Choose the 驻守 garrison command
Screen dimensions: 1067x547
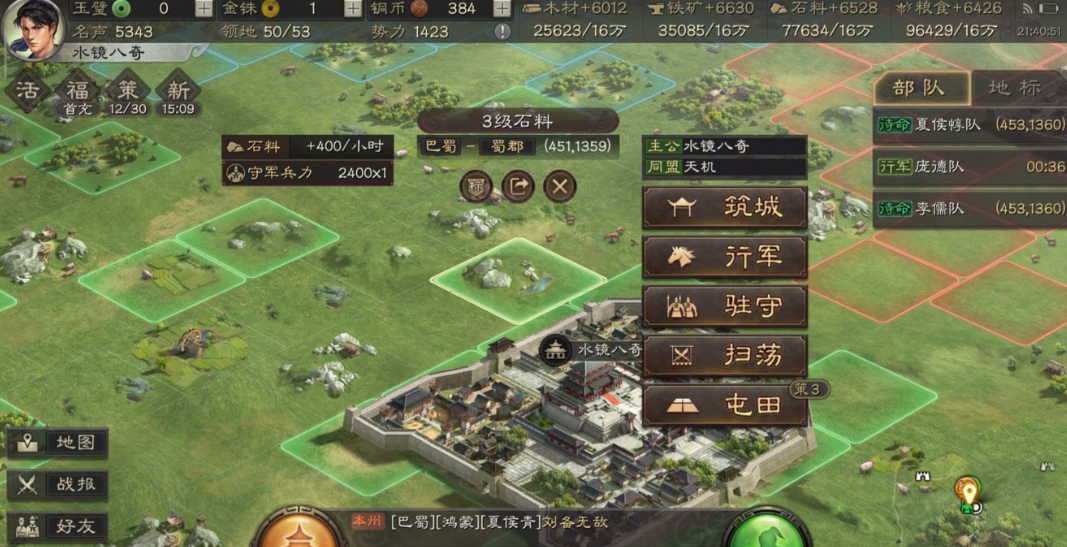pos(724,306)
